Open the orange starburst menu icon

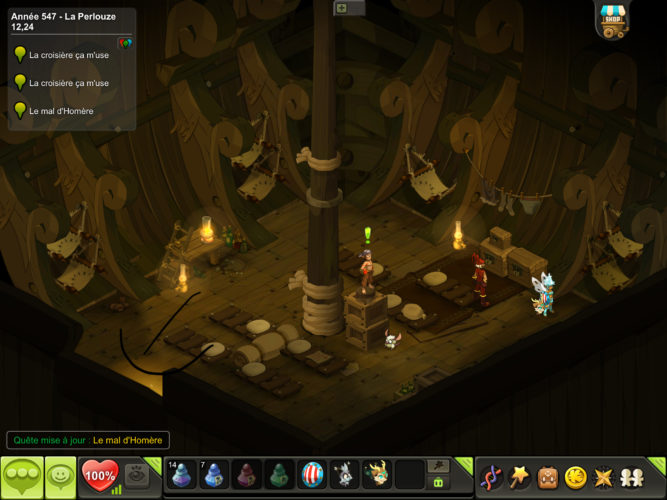(604, 477)
